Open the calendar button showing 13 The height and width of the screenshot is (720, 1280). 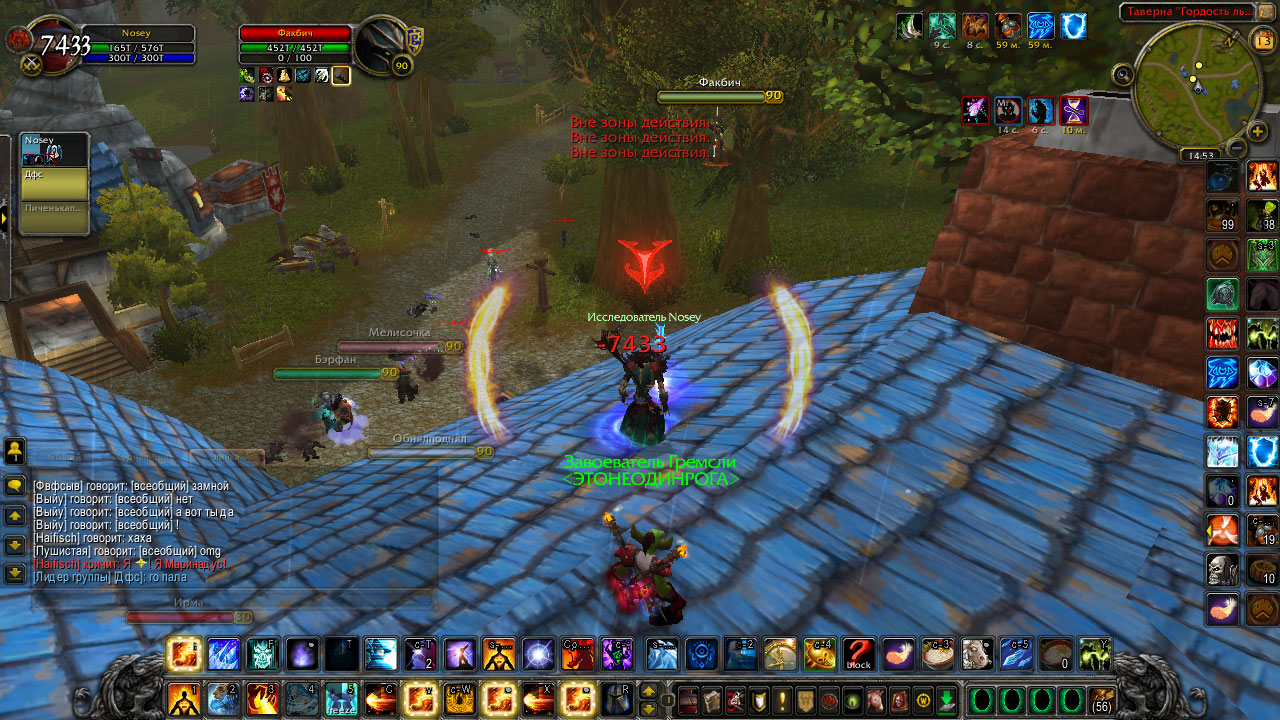(x=1262, y=39)
